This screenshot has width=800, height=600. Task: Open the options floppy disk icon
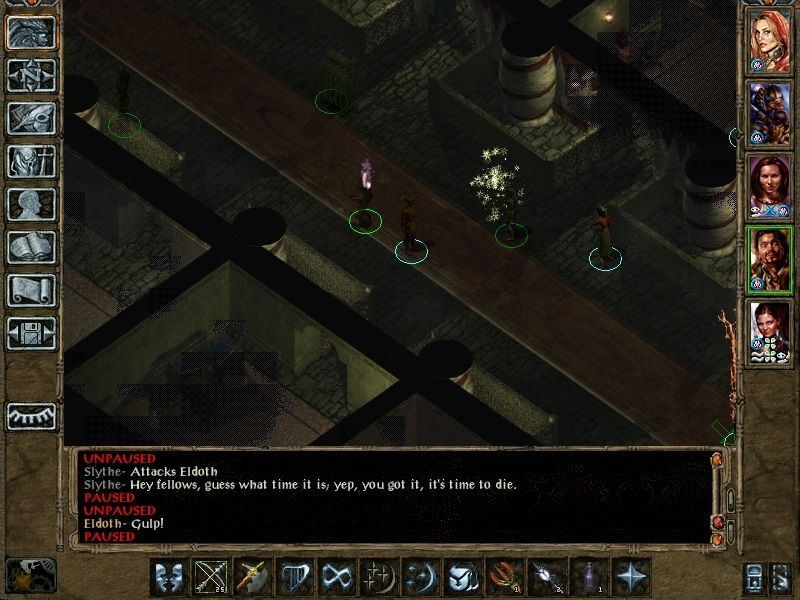pos(31,333)
